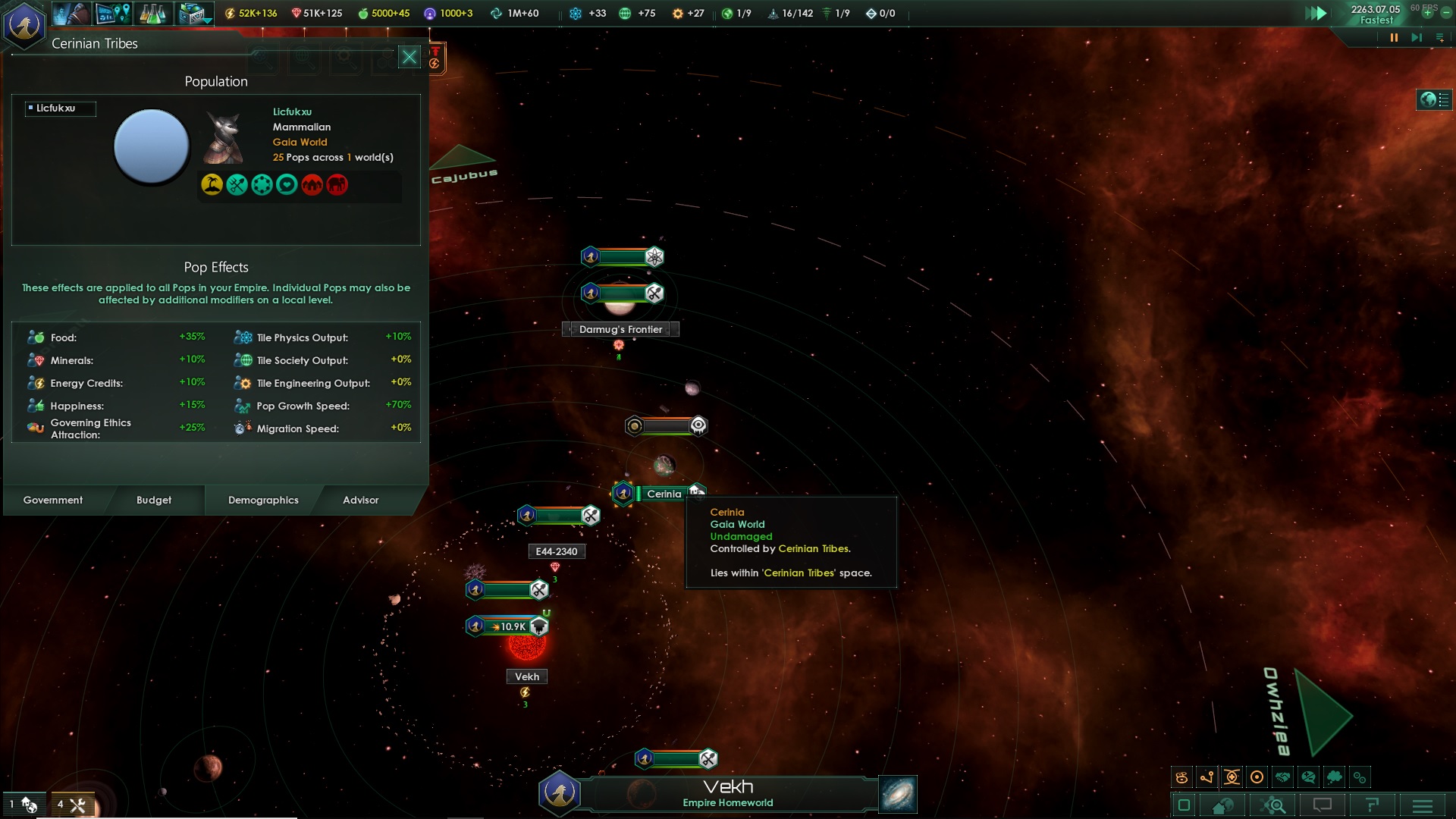This screenshot has width=1456, height=819.
Task: Select the 10.9K fleet marker
Action: [508, 626]
